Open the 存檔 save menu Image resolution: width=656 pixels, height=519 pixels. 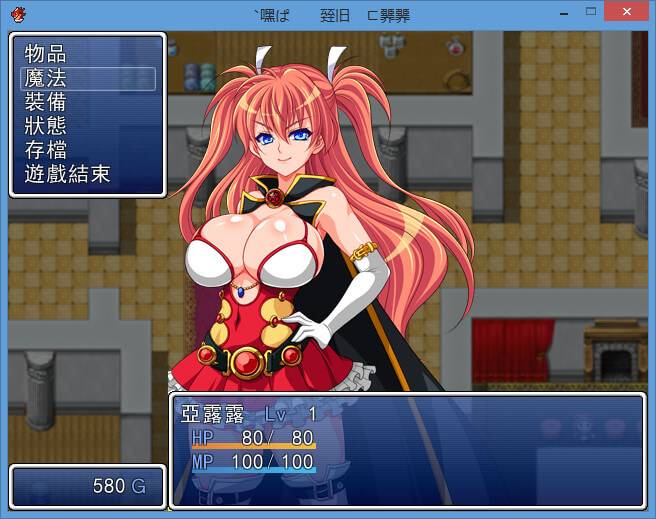click(x=46, y=150)
